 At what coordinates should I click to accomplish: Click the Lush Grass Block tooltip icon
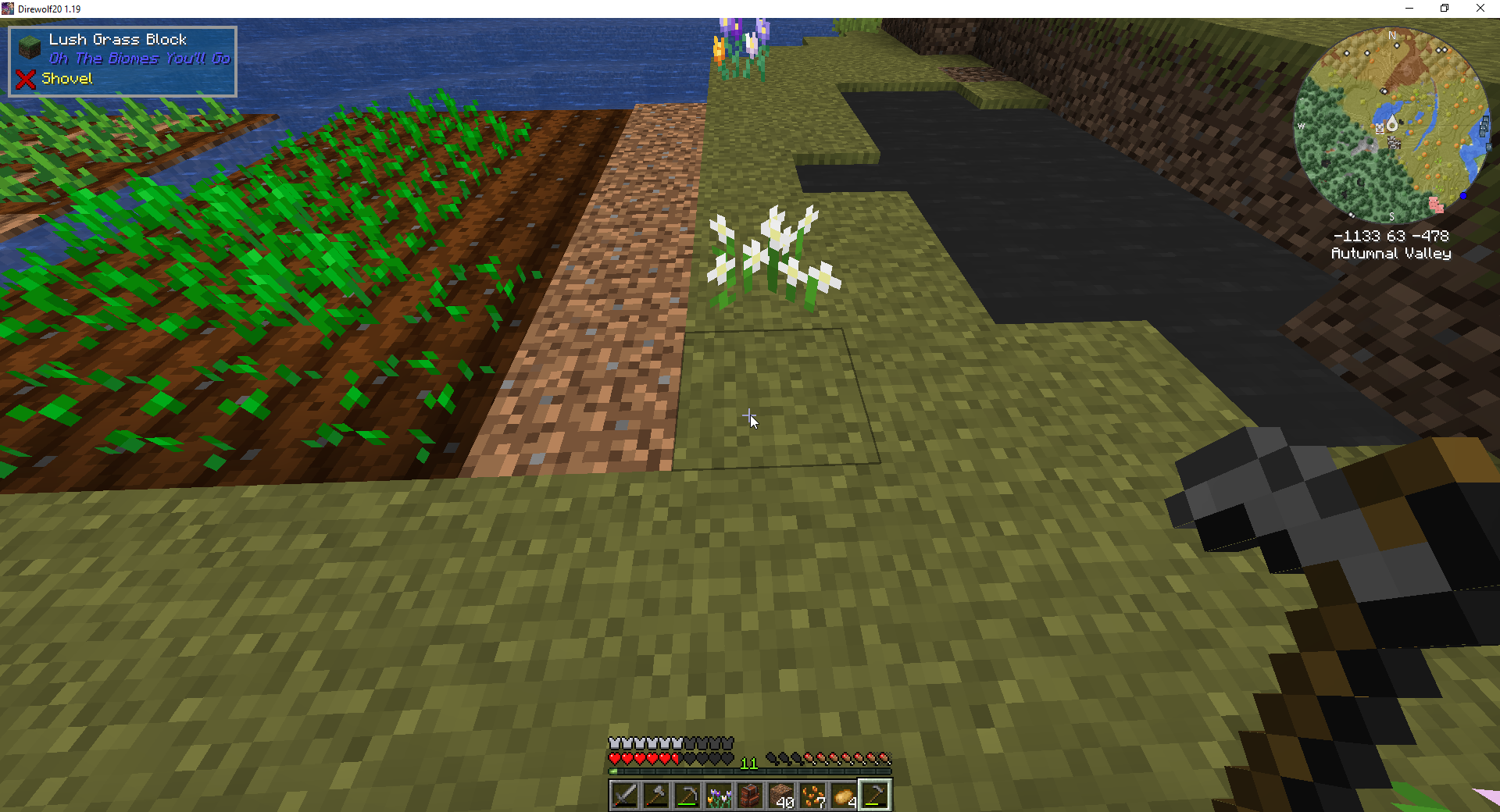[x=28, y=45]
